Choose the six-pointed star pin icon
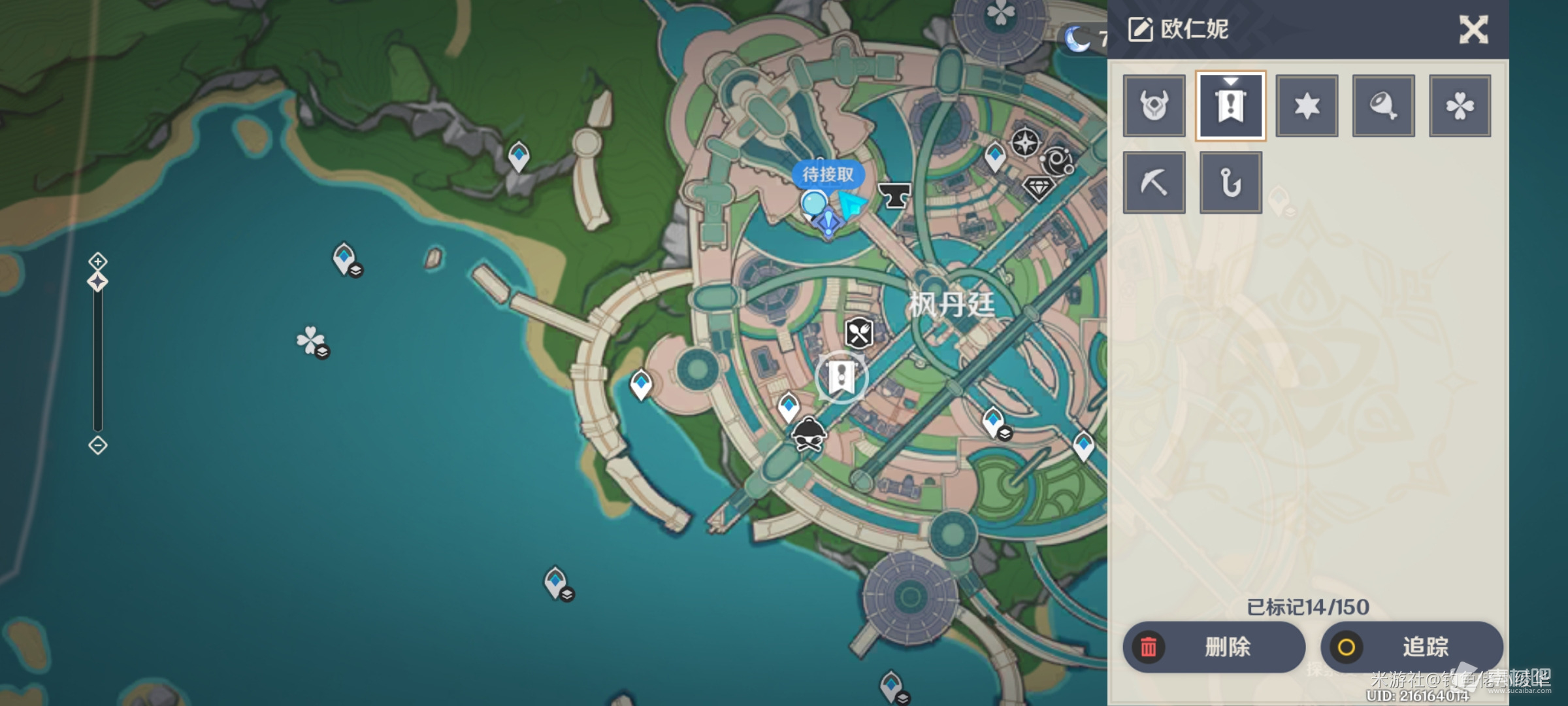The image size is (1568, 706). coord(1307,106)
